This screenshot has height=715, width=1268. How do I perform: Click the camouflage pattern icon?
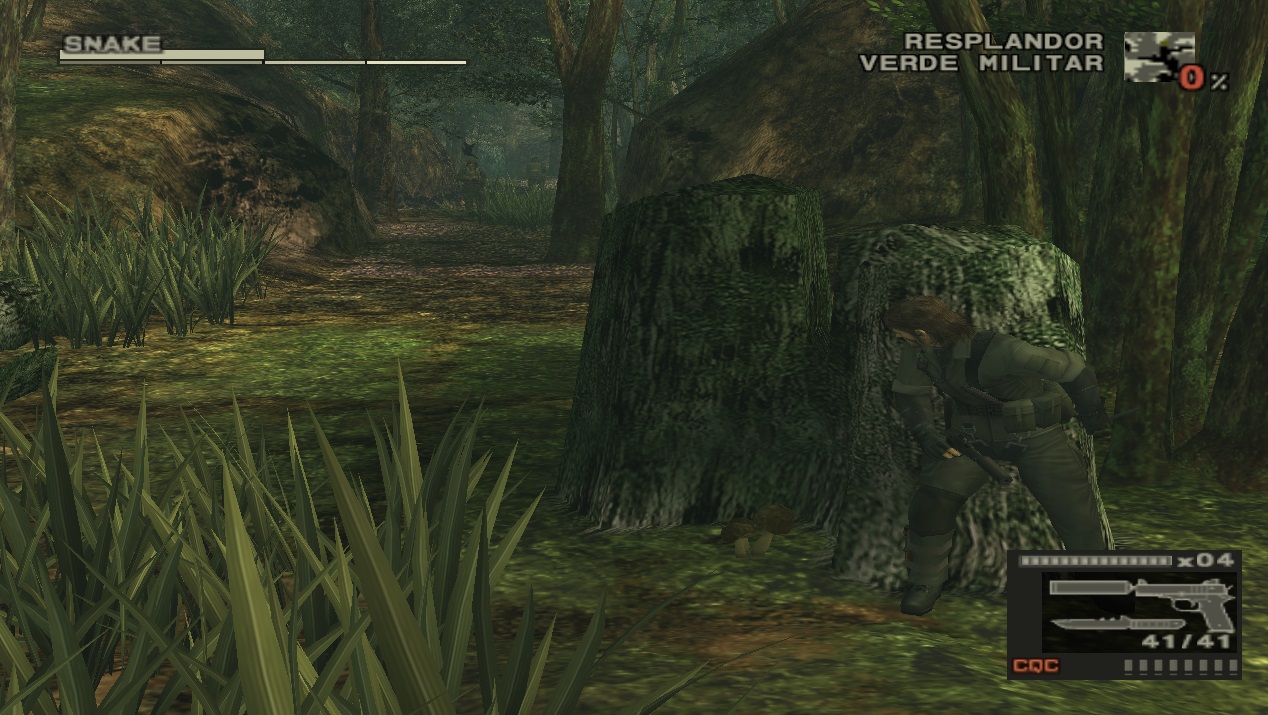(x=1158, y=56)
